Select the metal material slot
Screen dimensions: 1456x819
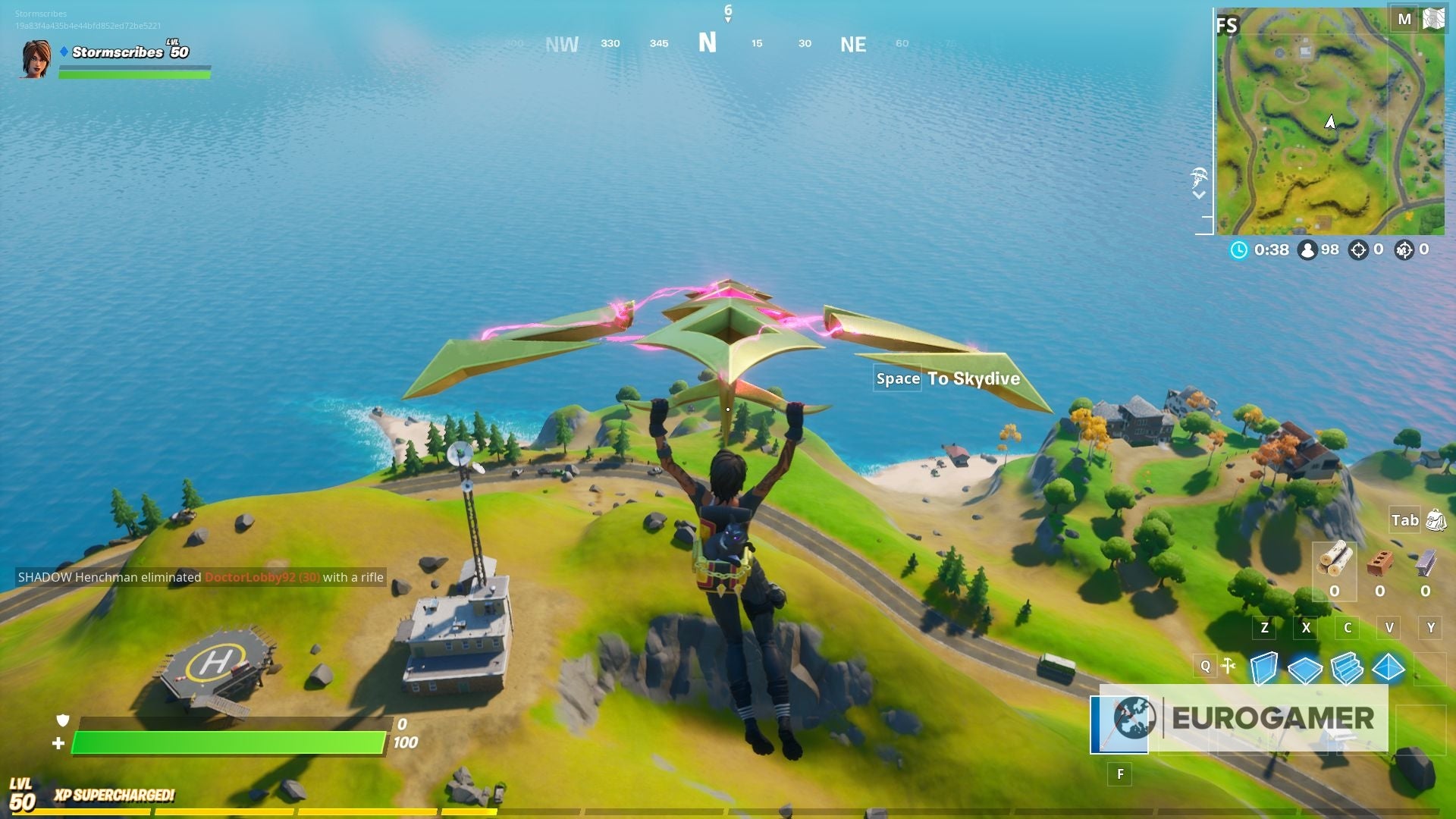1425,563
